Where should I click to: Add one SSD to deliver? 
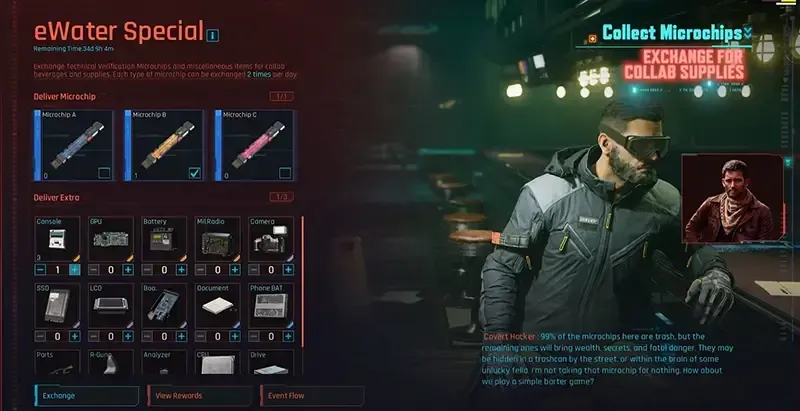click(75, 337)
